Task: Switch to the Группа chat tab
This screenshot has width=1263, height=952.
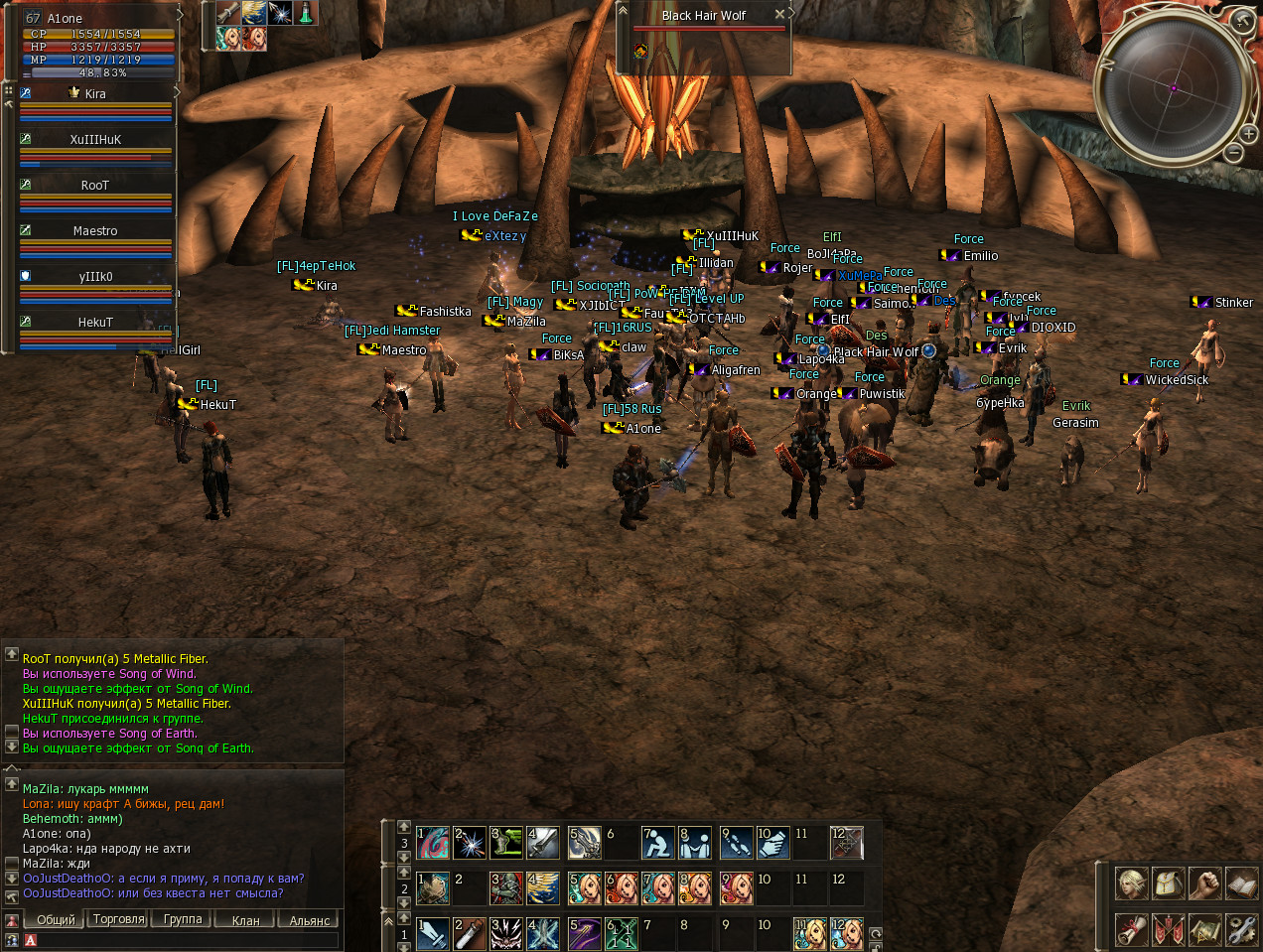Action: 183,920
